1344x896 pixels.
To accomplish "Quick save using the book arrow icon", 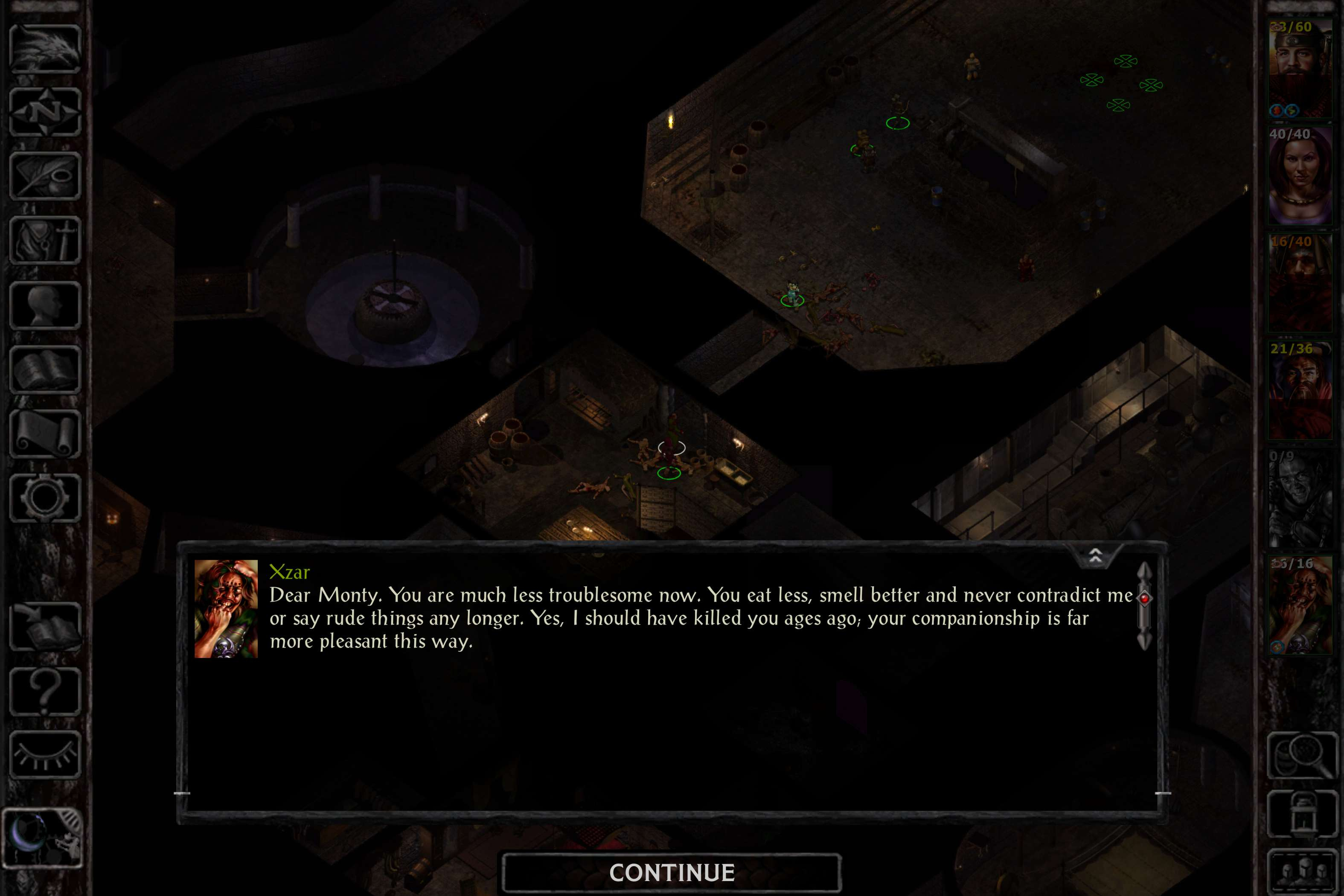I will click(x=45, y=626).
